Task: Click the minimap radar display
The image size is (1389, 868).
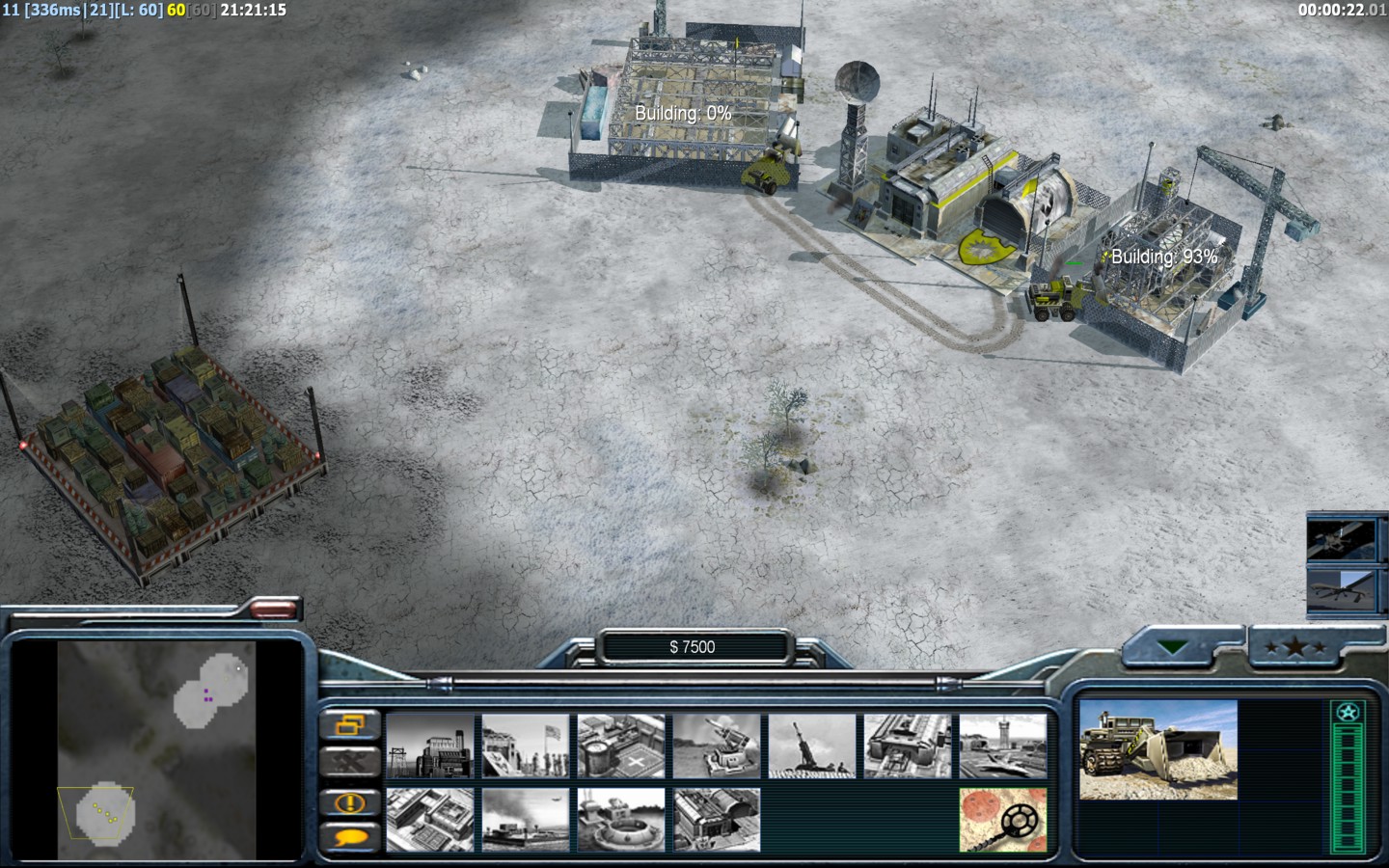Action: [156, 750]
